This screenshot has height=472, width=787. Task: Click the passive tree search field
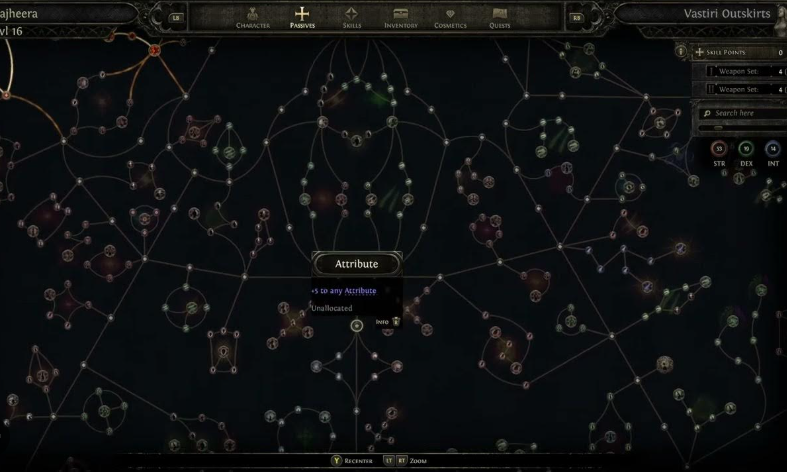click(745, 113)
